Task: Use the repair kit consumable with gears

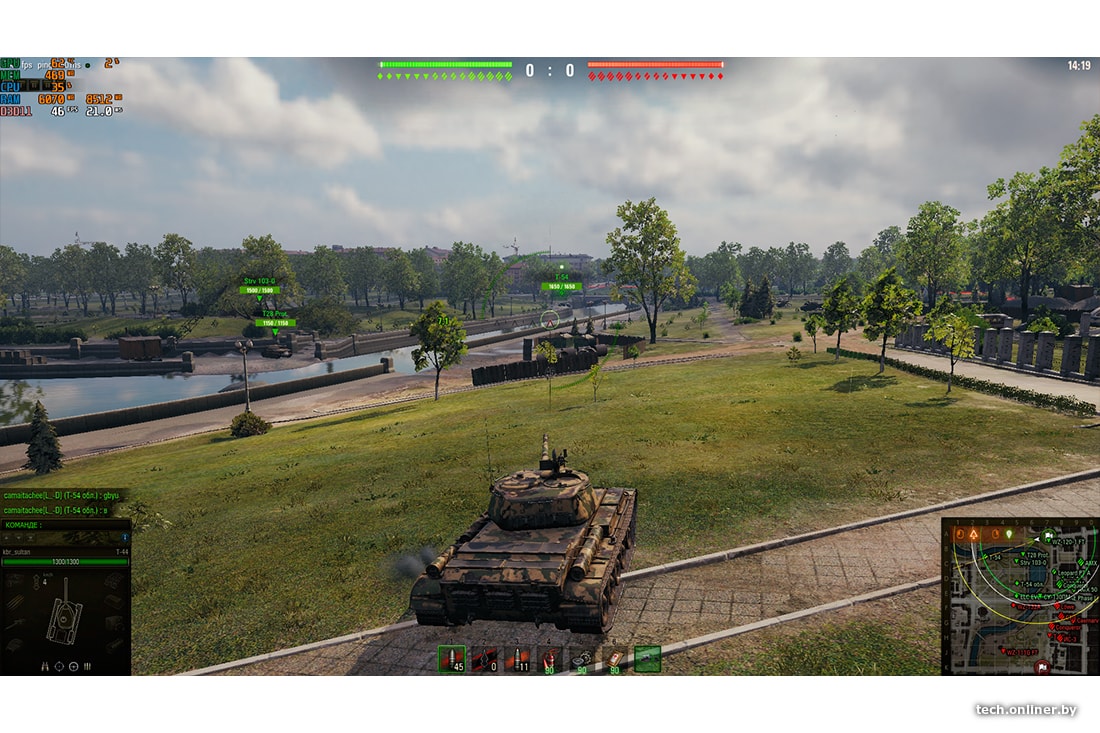Action: [582, 659]
